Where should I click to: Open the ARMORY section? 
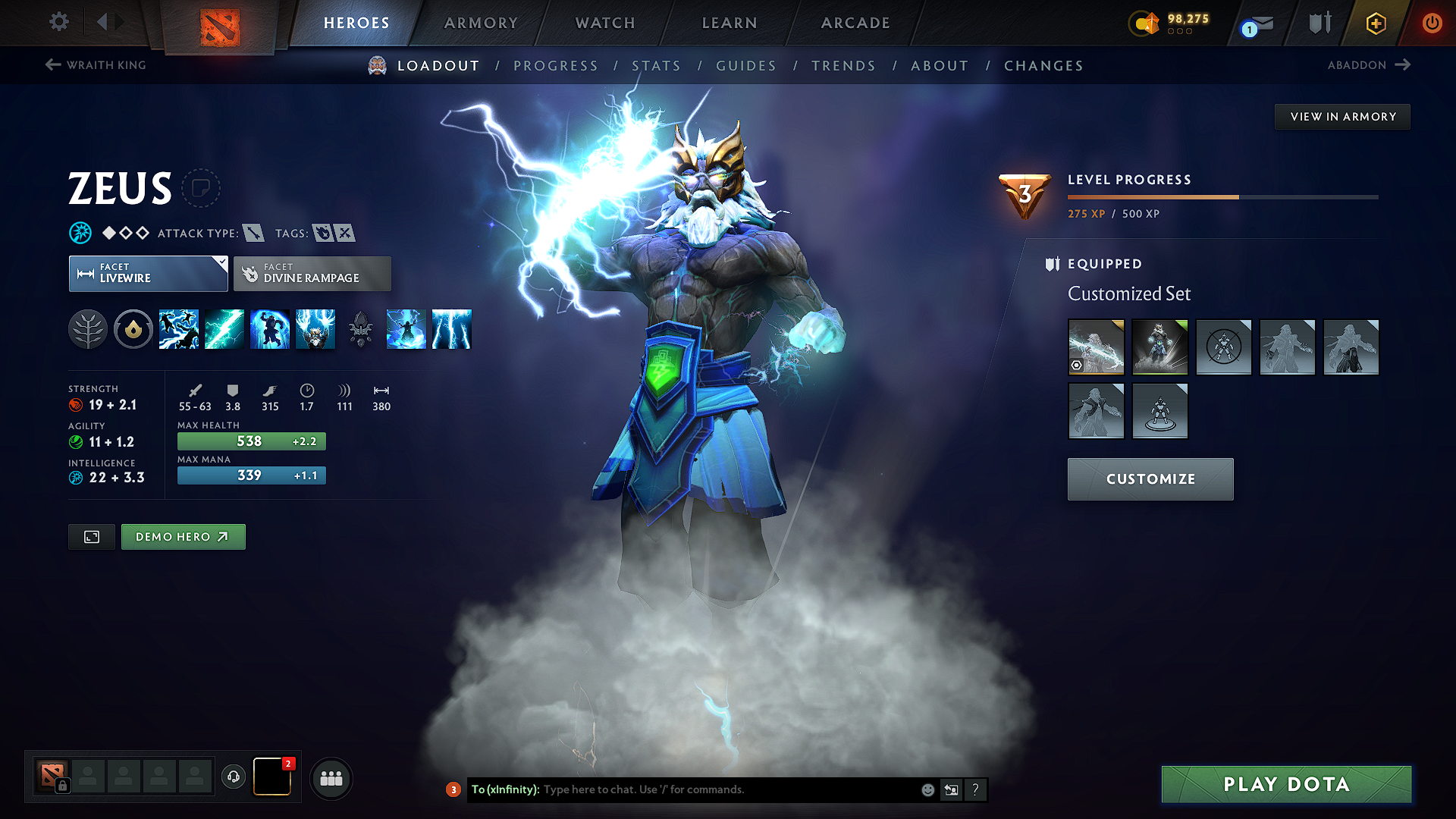[480, 23]
